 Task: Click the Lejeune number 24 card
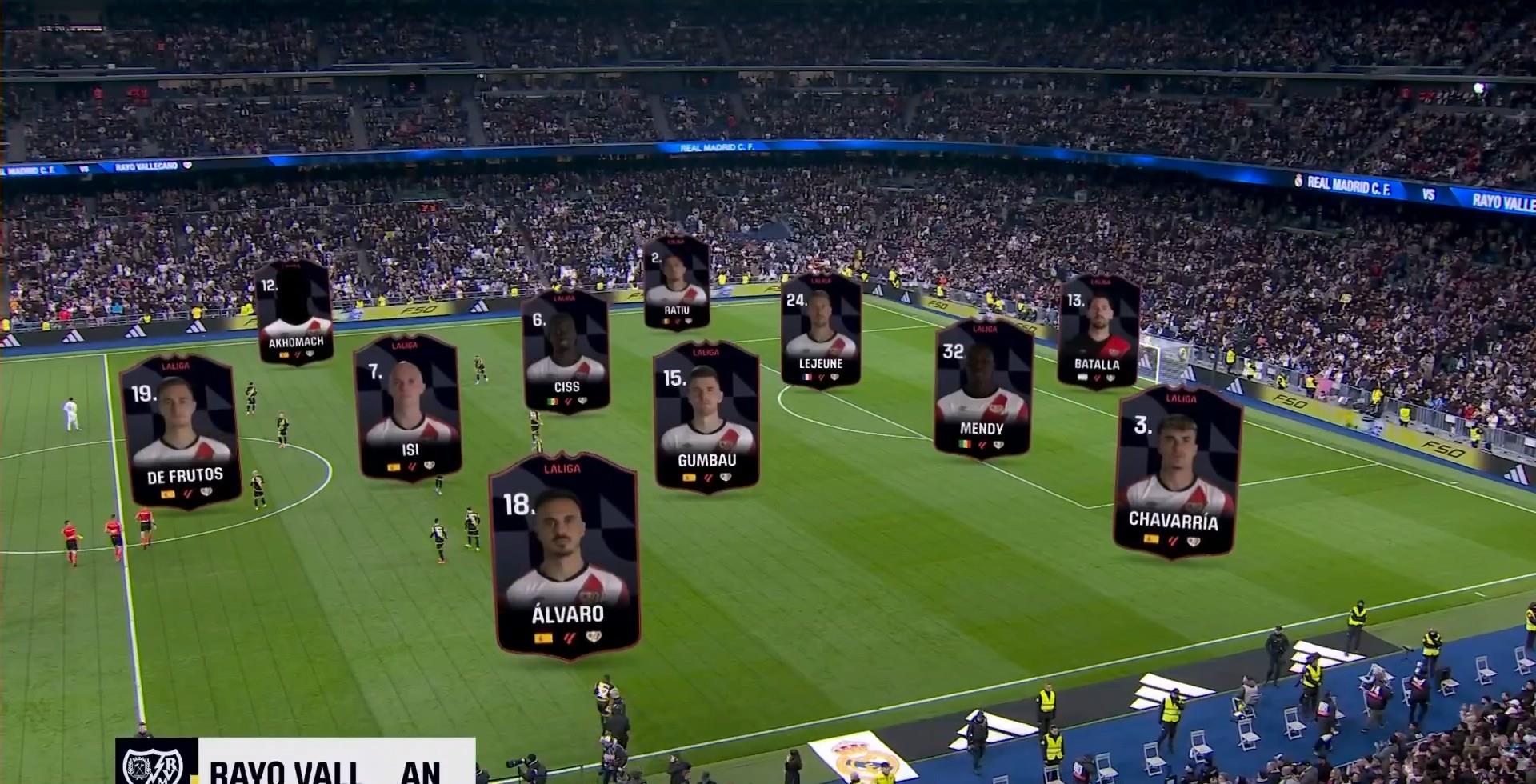click(x=821, y=331)
